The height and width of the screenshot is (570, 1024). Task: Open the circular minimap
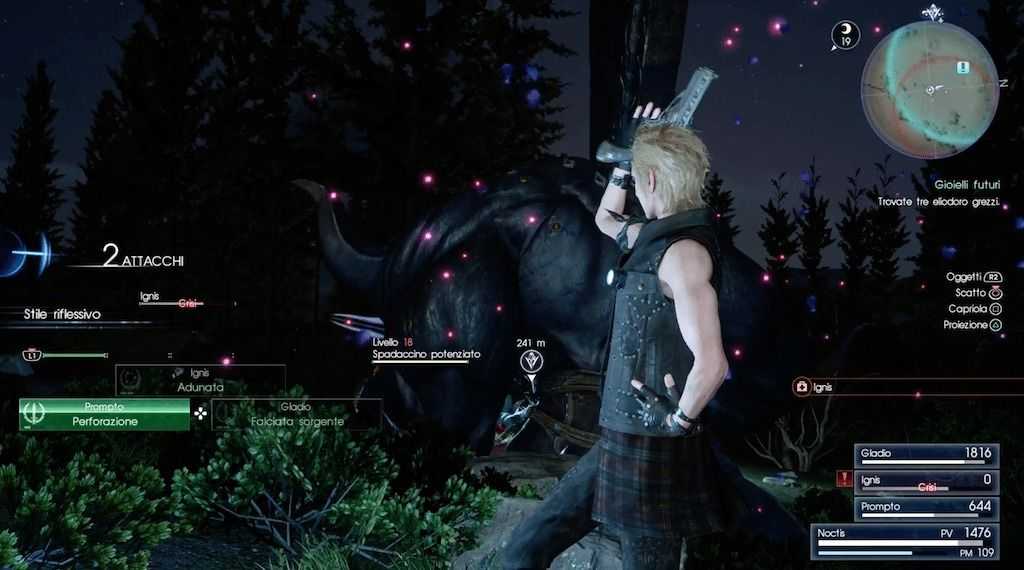(930, 91)
